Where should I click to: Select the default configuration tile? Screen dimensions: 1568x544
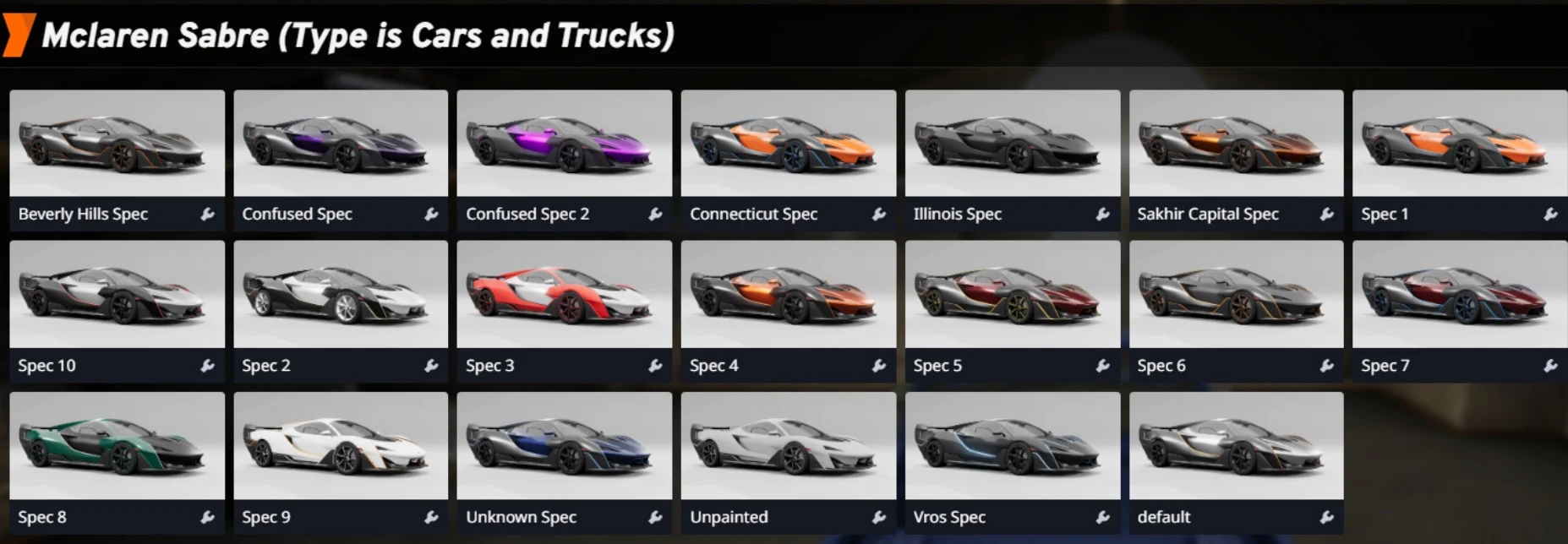pyautogui.click(x=1236, y=446)
